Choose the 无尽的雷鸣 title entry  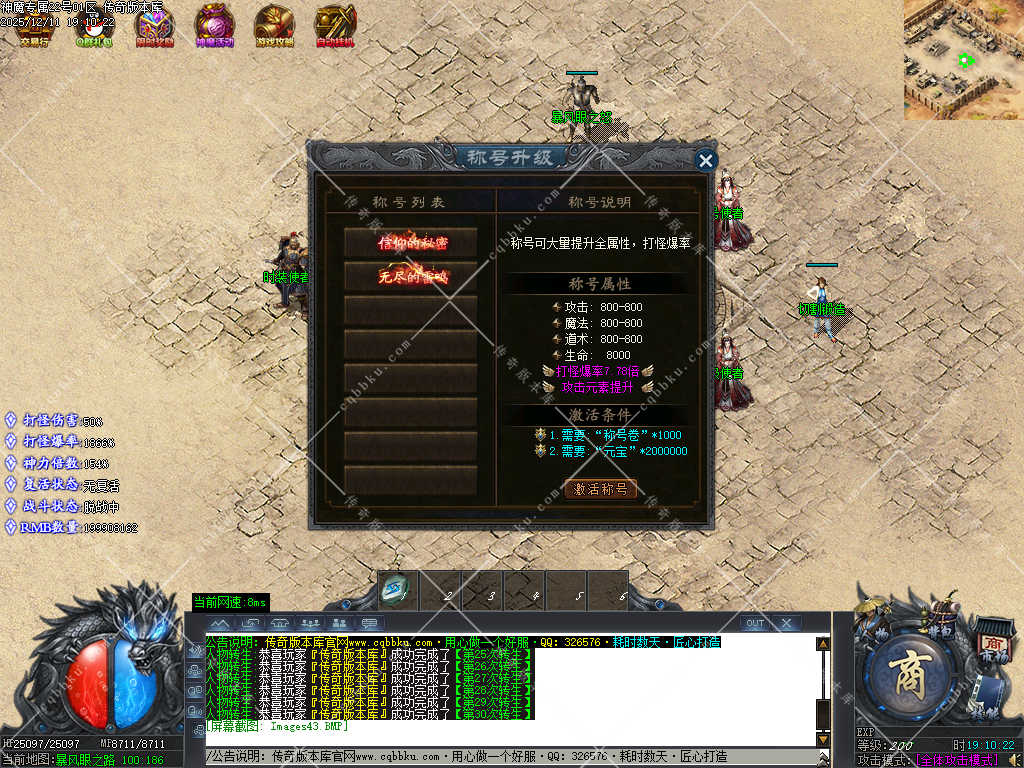(x=411, y=277)
